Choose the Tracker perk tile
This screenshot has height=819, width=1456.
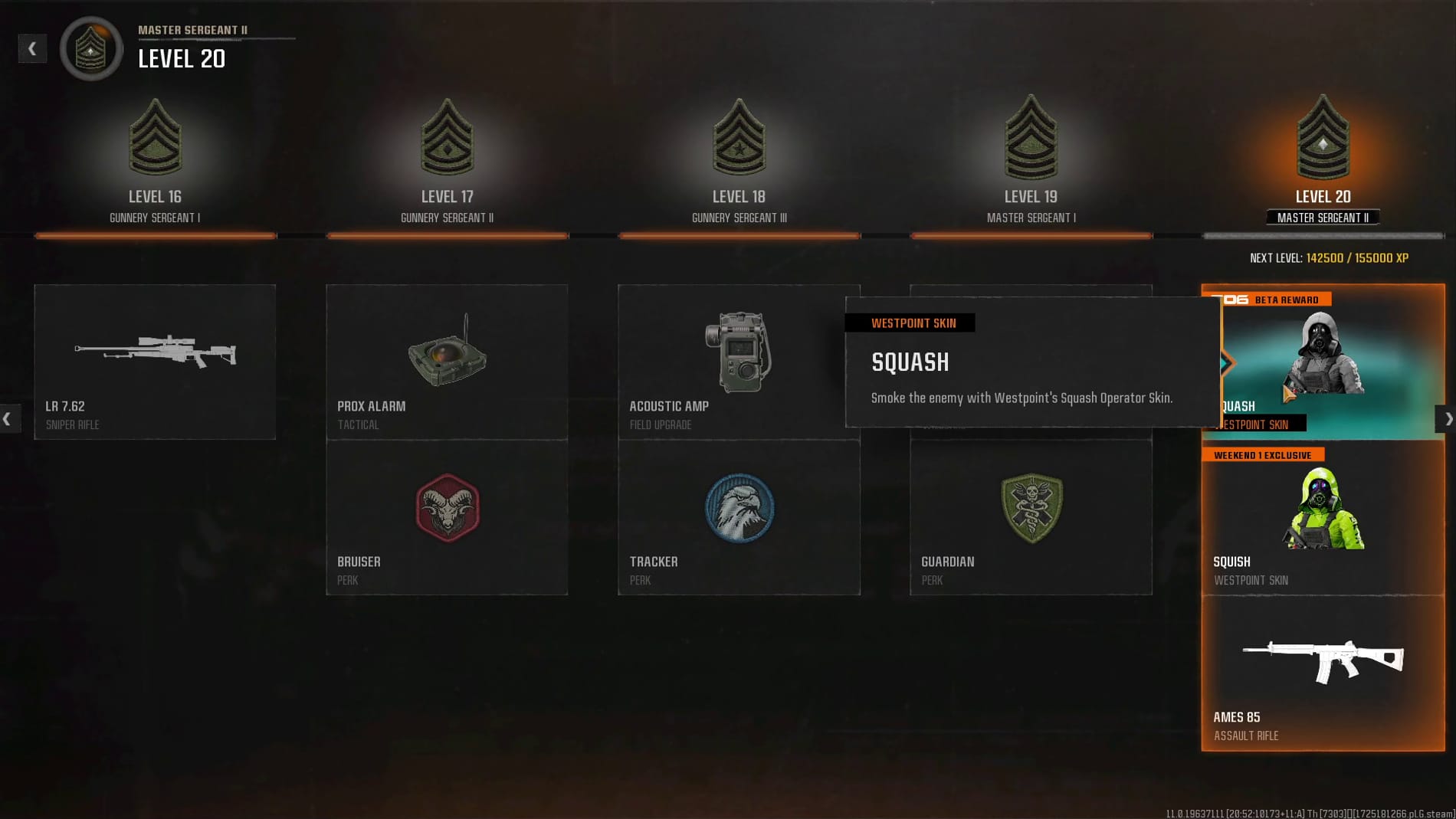pyautogui.click(x=739, y=518)
